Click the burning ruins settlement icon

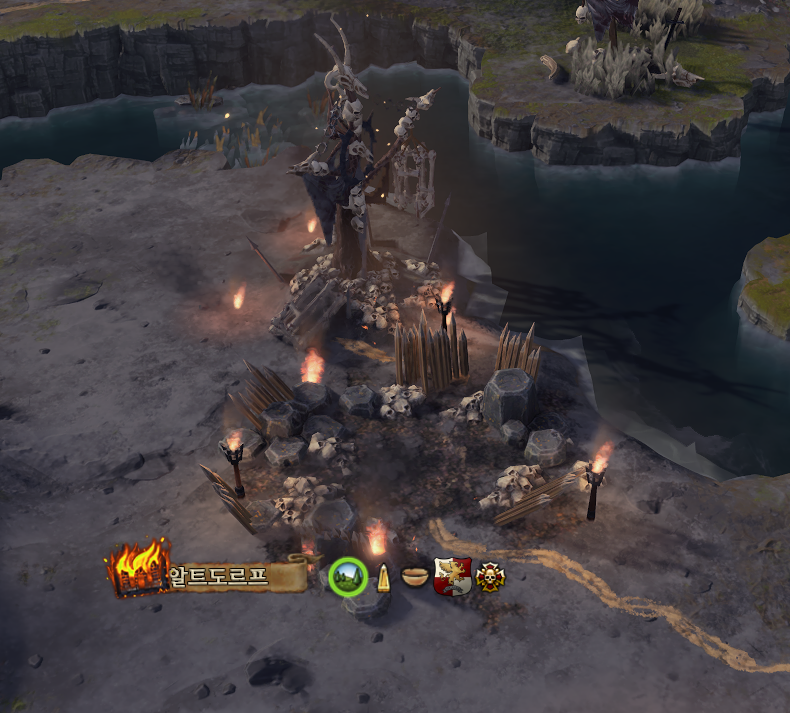138,568
